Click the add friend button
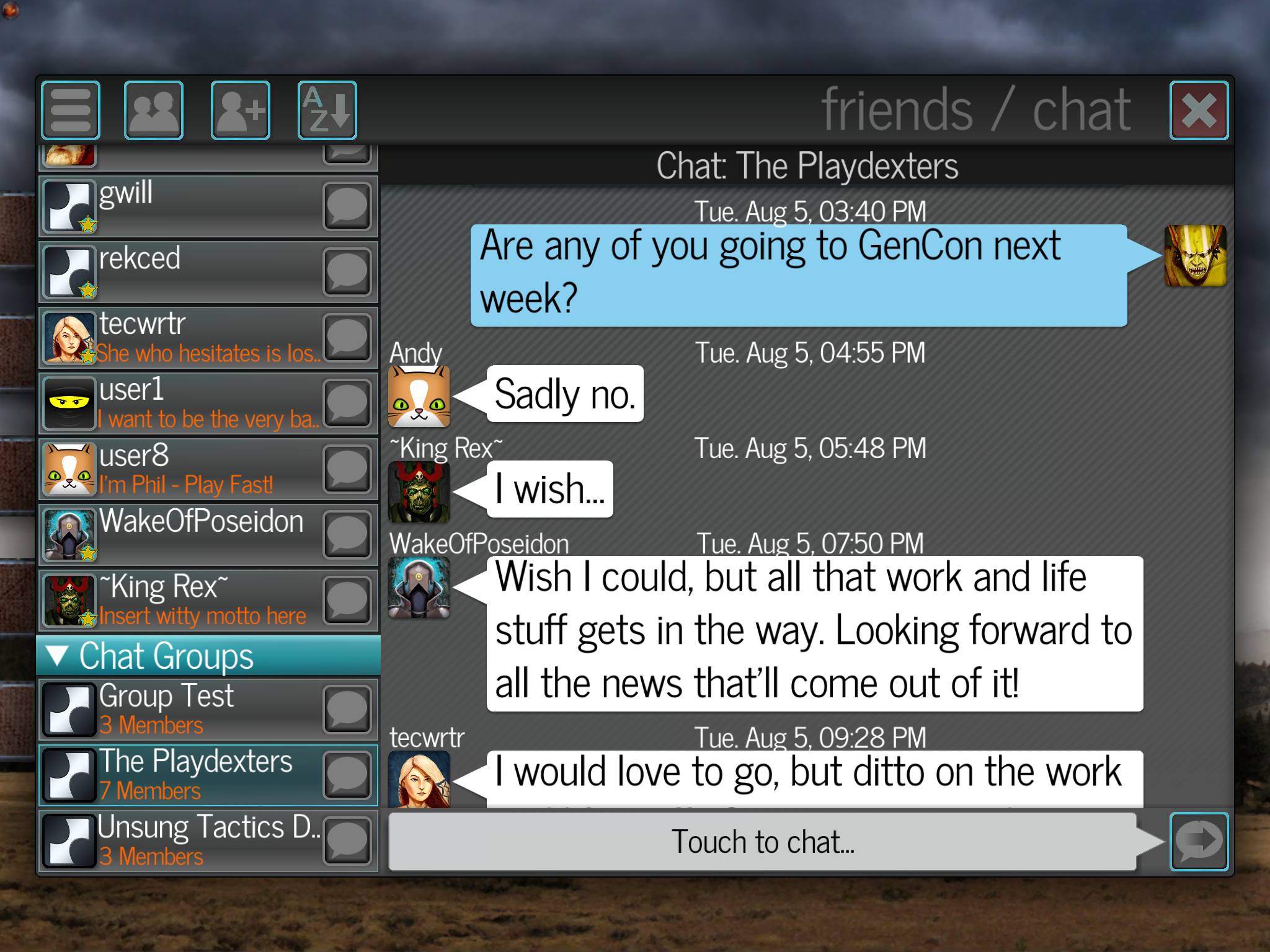The width and height of the screenshot is (1270, 952). tap(241, 111)
